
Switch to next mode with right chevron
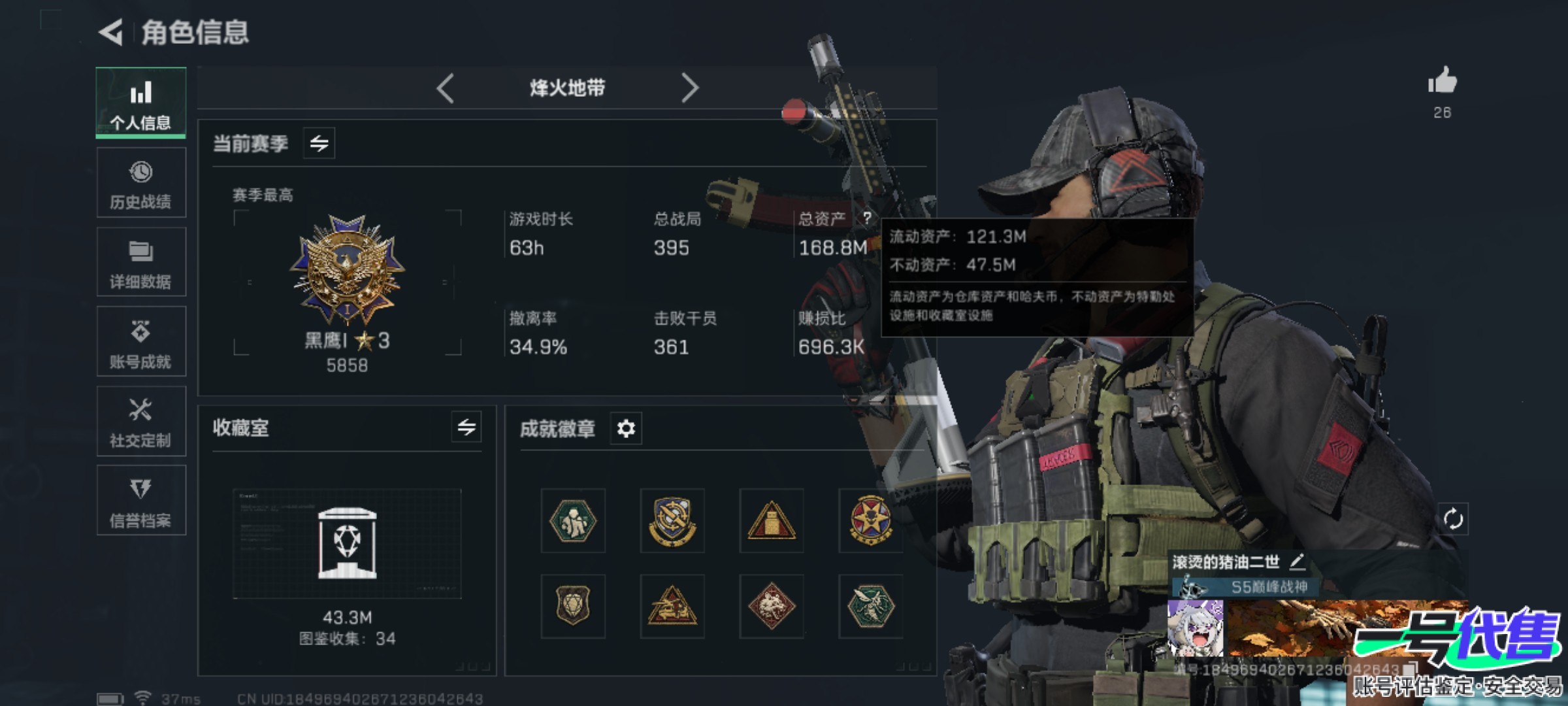(x=691, y=87)
